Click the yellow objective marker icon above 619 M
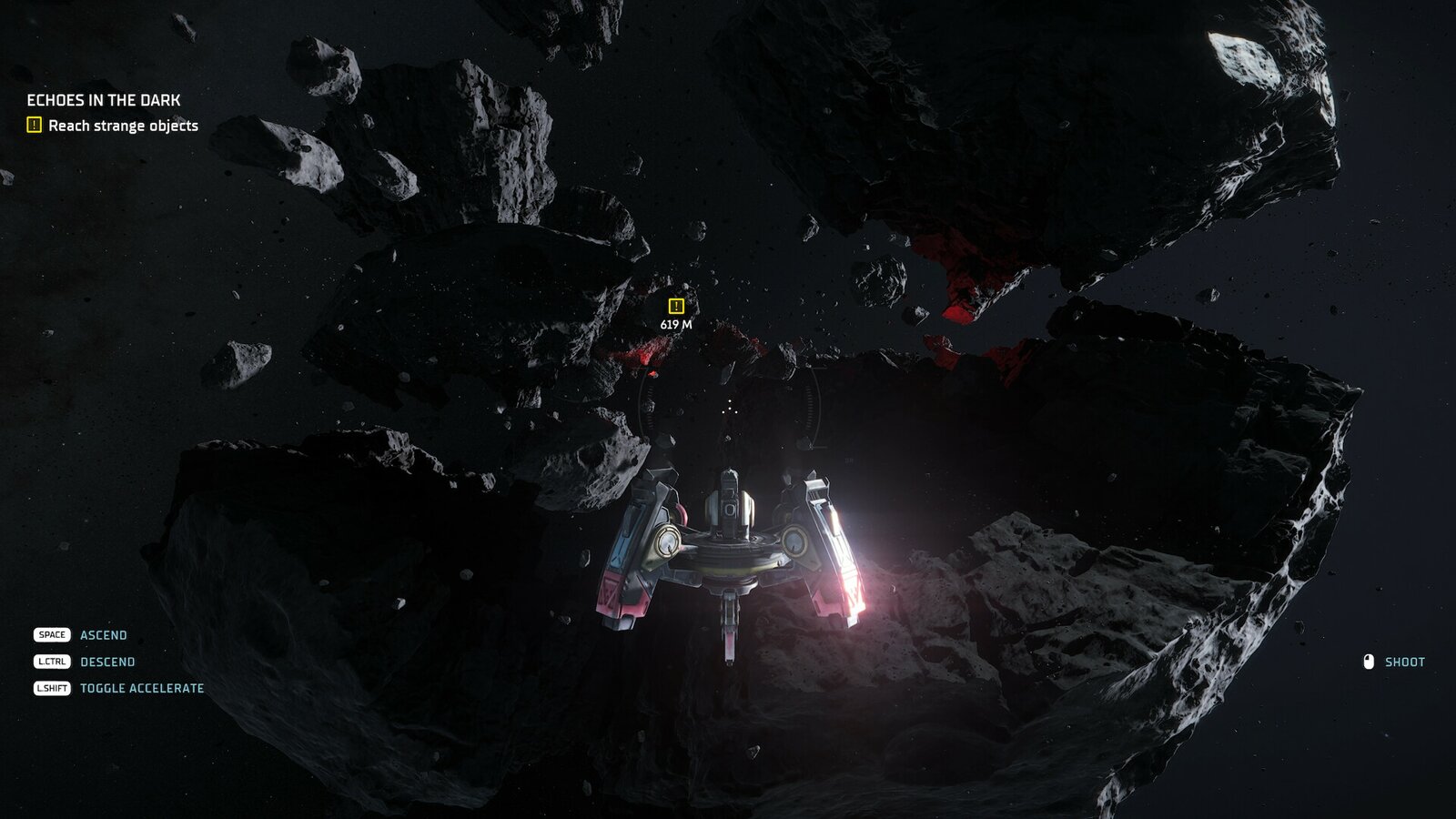This screenshot has height=819, width=1456. pyautogui.click(x=676, y=305)
